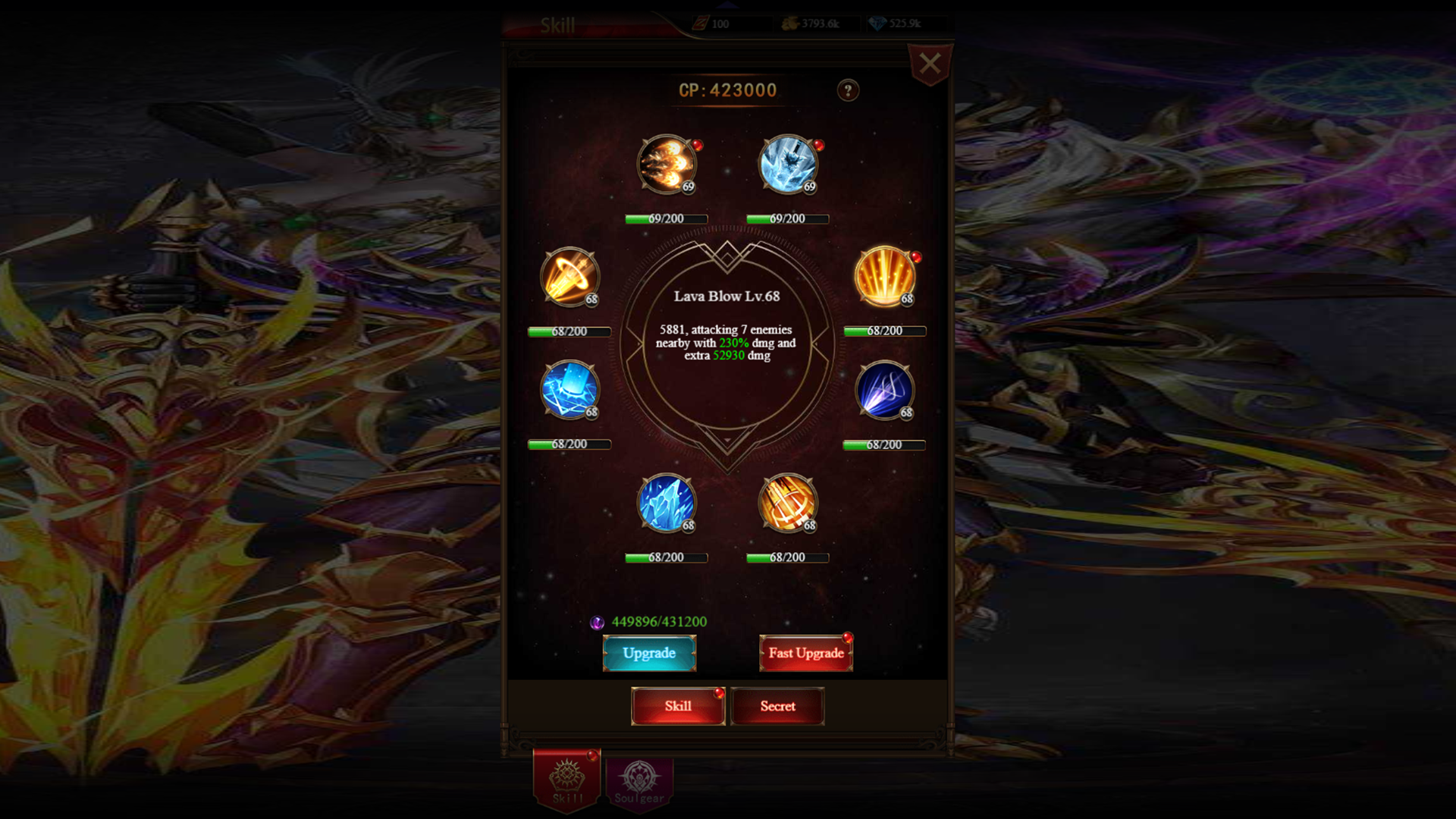Select the fiery meteor skill icon
Image resolution: width=1456 pixels, height=819 pixels.
(x=667, y=165)
